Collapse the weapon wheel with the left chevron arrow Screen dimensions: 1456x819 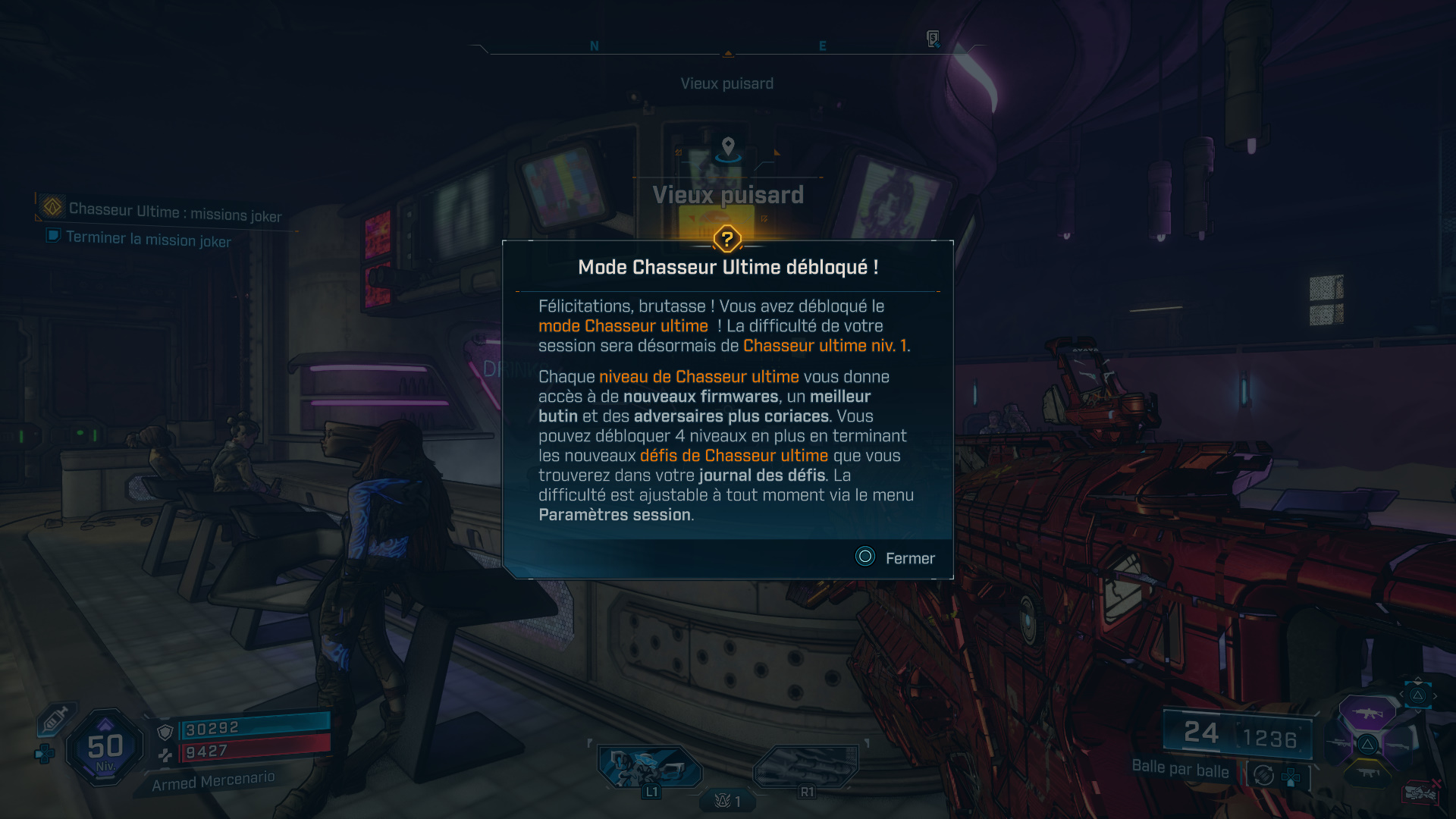(x=1402, y=693)
